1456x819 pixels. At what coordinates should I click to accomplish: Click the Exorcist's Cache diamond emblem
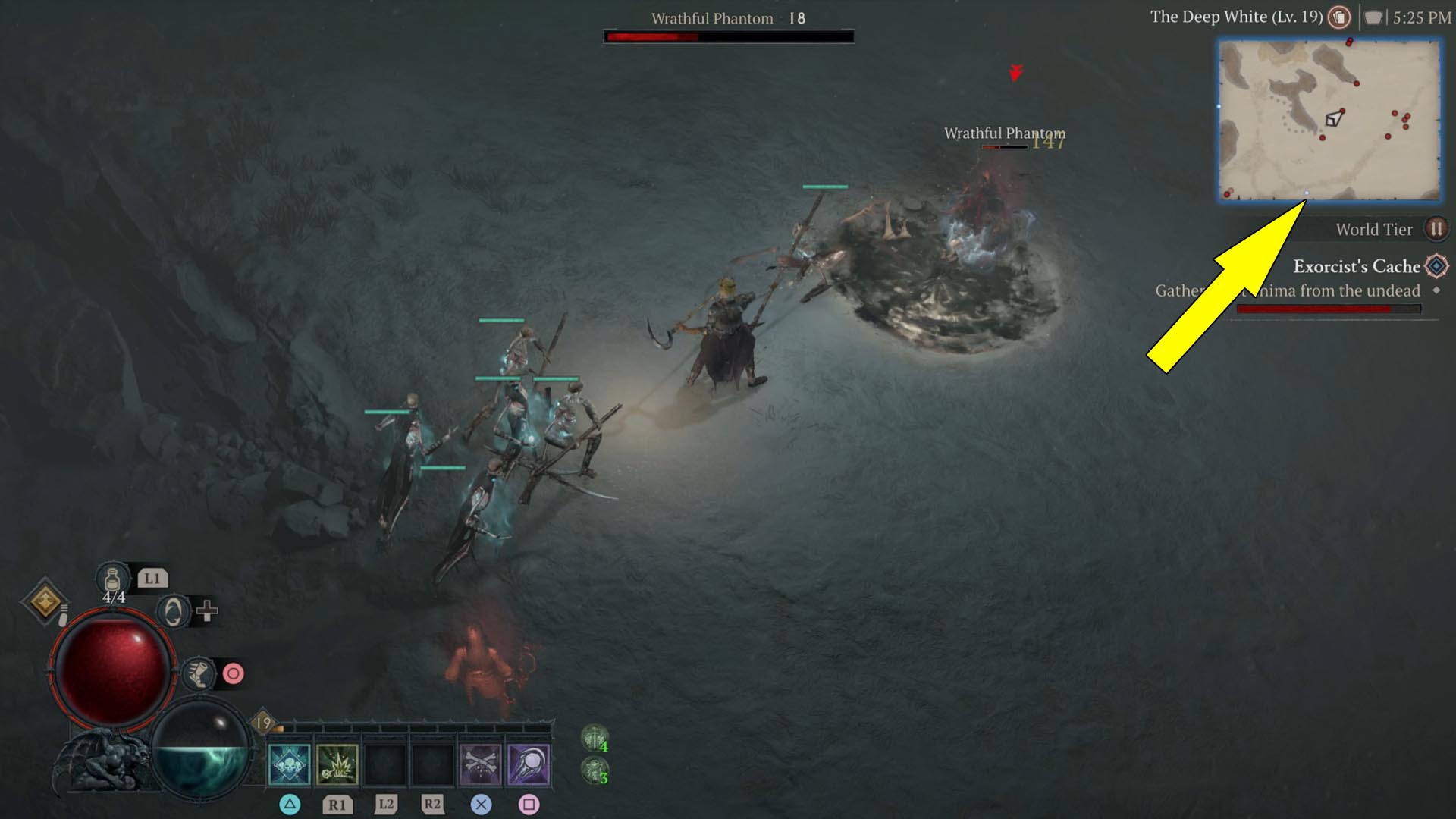pyautogui.click(x=1436, y=266)
